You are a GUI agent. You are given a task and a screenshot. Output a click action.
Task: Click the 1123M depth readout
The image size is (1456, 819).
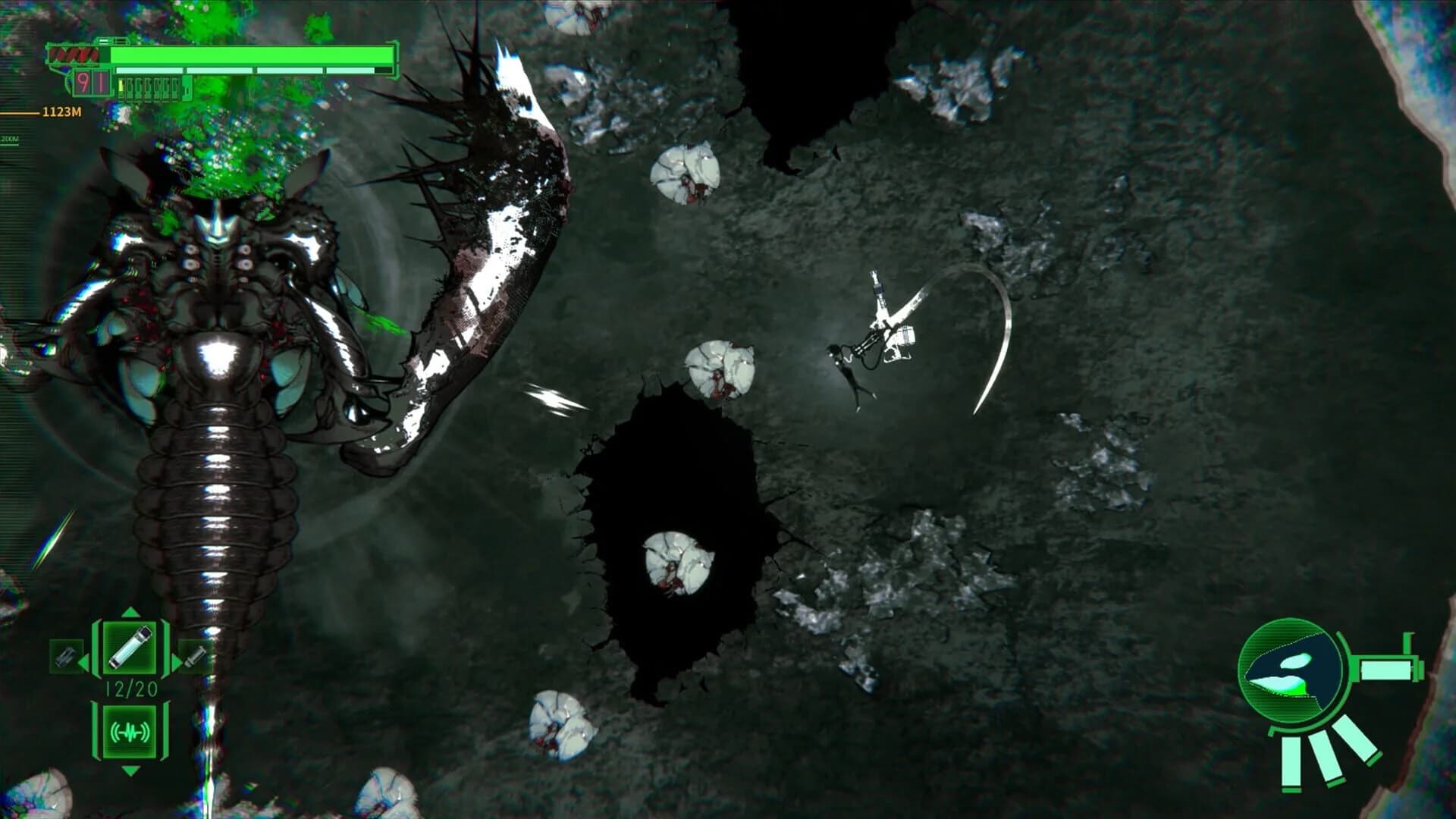tap(61, 111)
